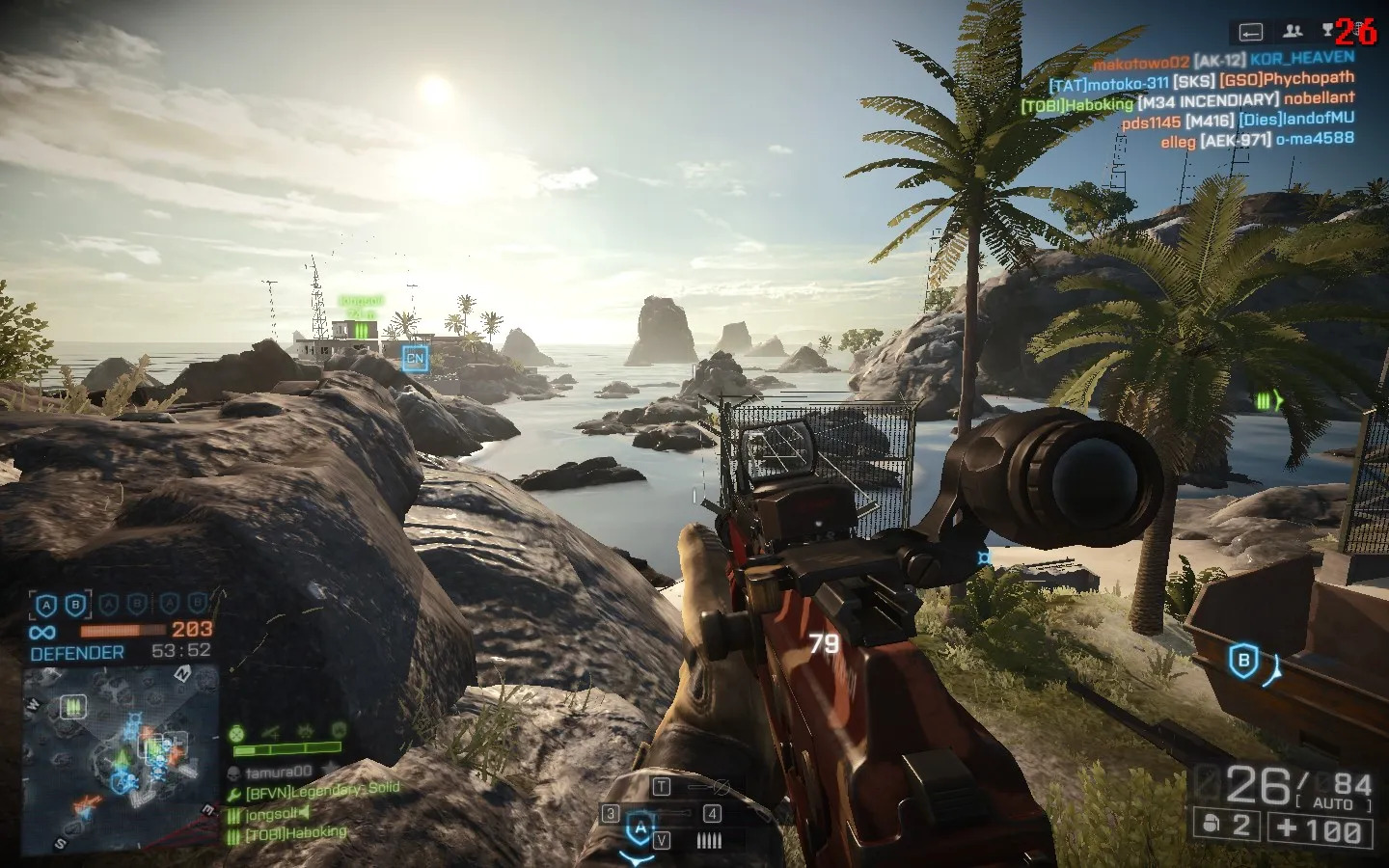Open the chat arrow icon

[x=1251, y=32]
